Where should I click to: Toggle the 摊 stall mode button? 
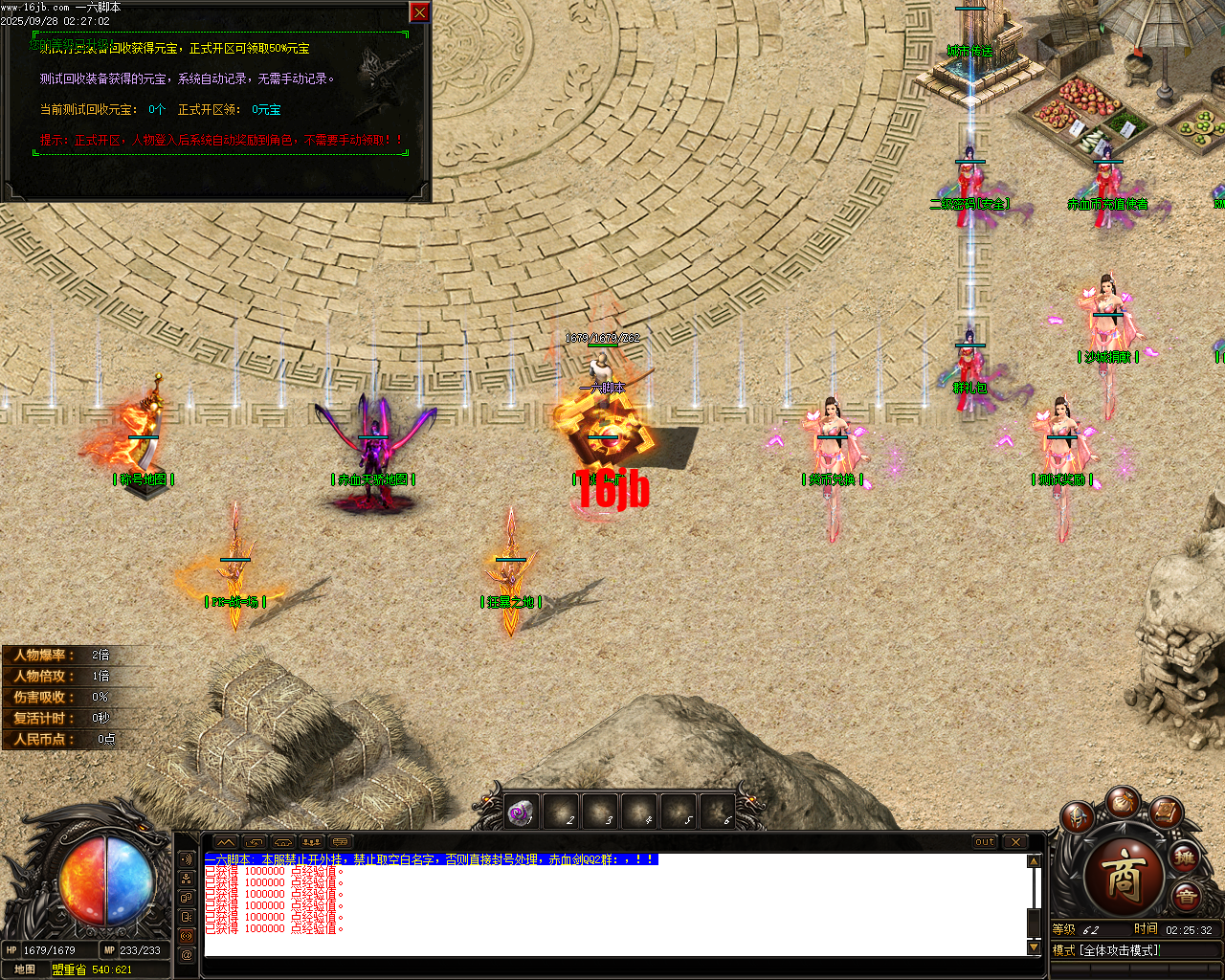coord(1185,858)
